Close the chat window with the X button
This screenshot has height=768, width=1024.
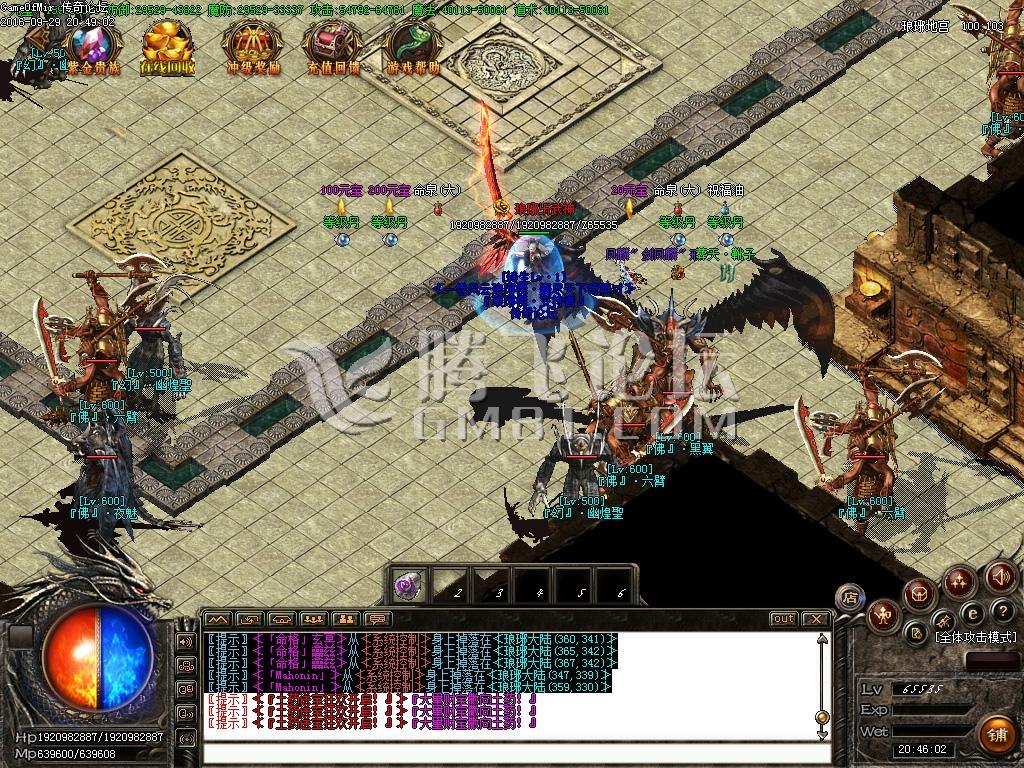click(816, 619)
